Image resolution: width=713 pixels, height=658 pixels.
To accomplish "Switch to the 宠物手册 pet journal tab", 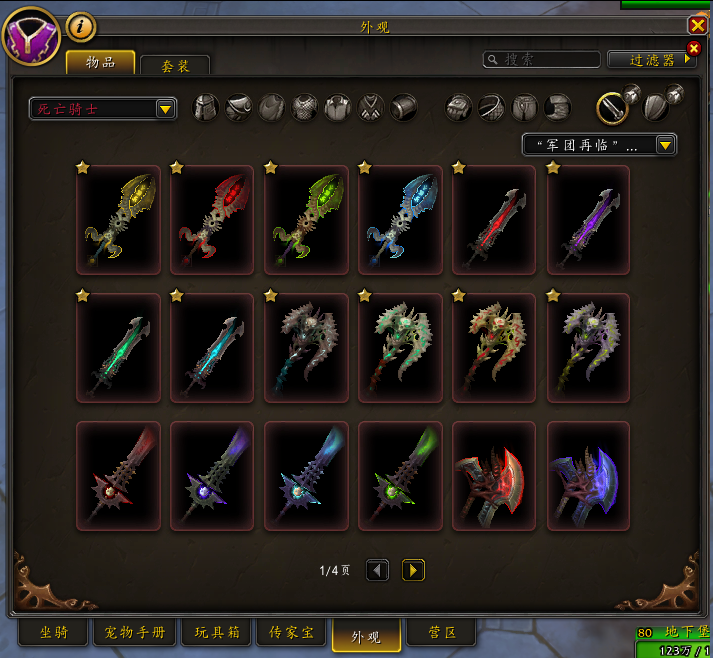I will [136, 633].
